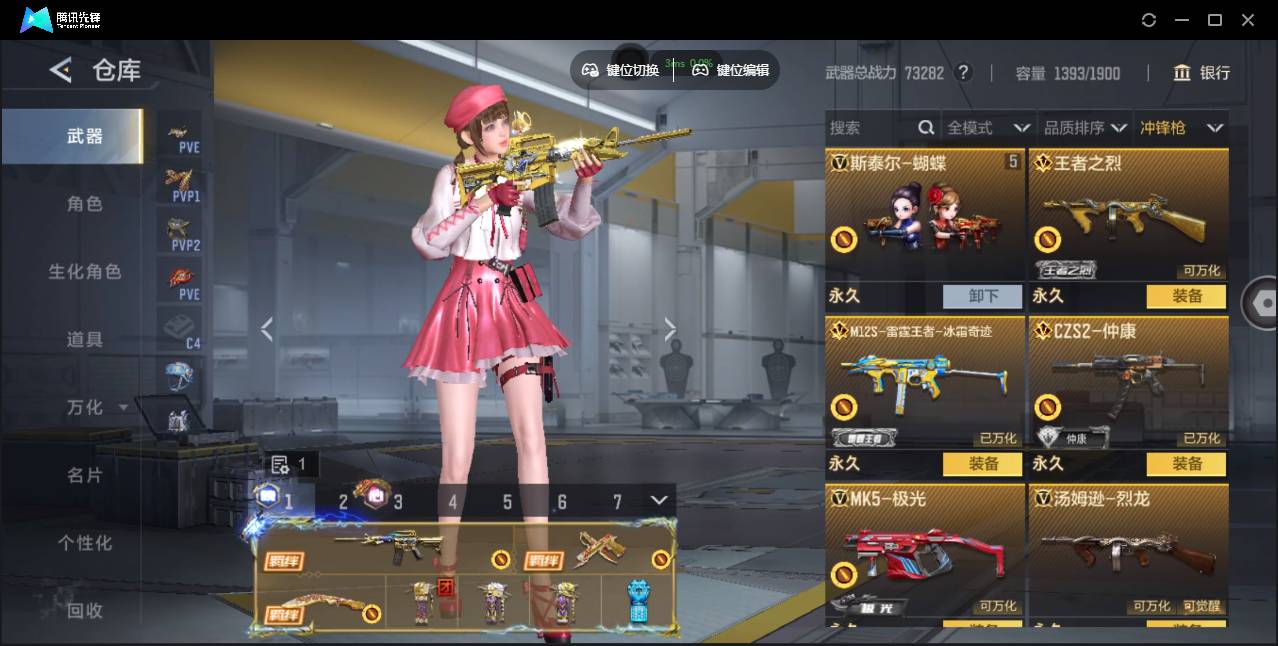Open the 冲锋枪 weapon type dropdown
Image resolution: width=1278 pixels, height=646 pixels.
point(1181,128)
